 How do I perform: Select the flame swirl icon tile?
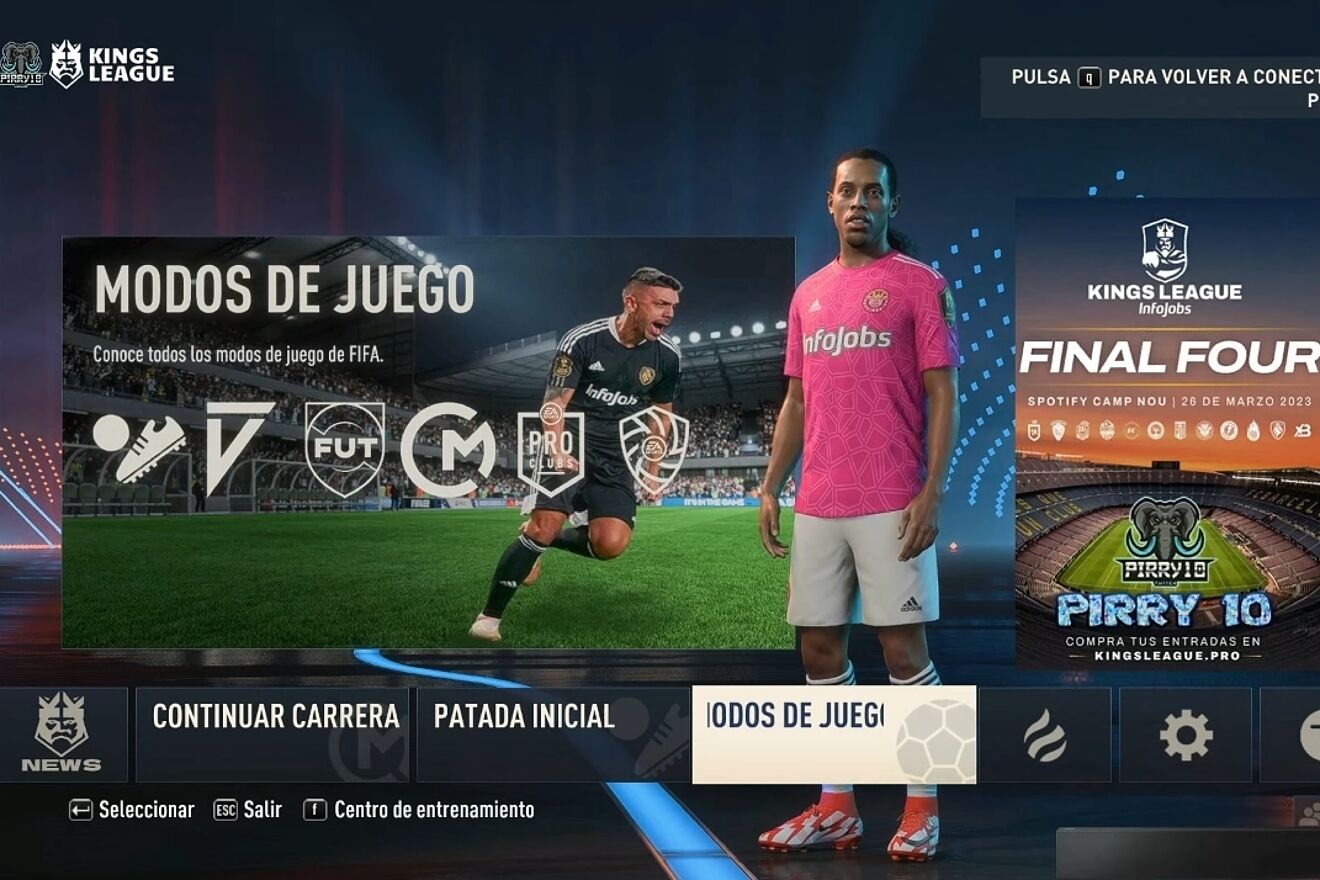[1045, 735]
